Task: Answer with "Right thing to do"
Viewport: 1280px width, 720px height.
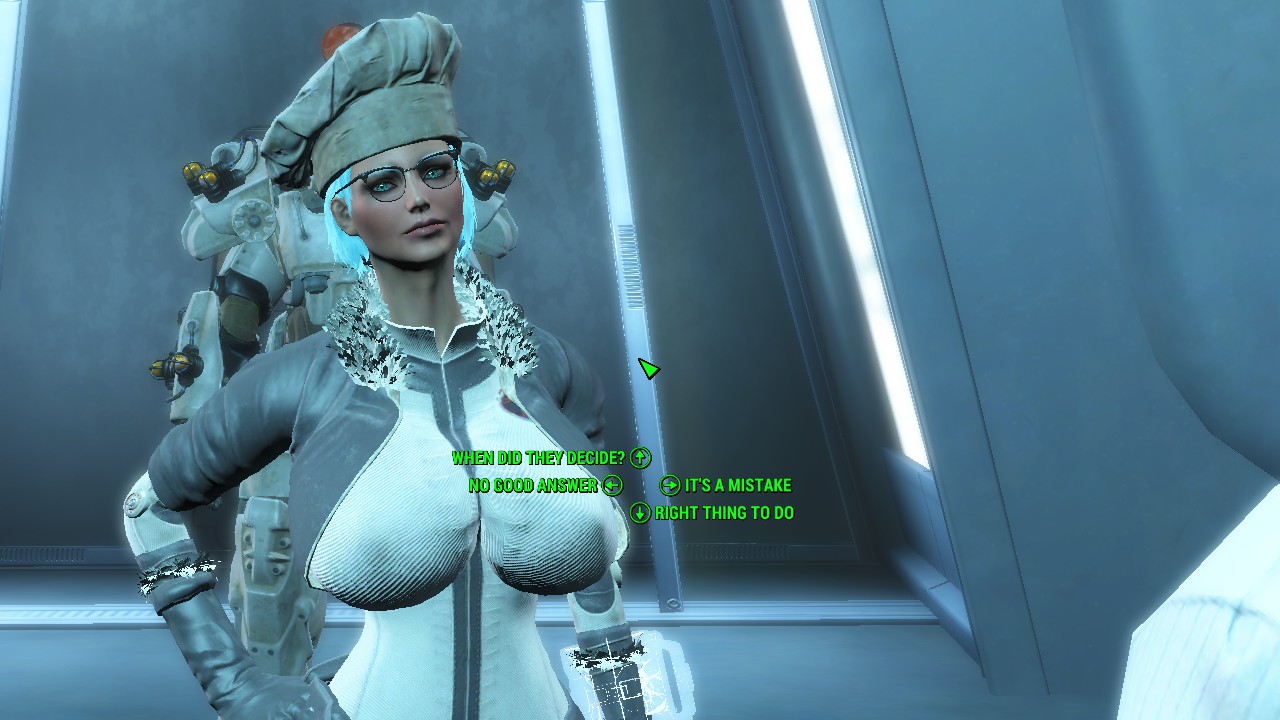Action: click(x=723, y=513)
